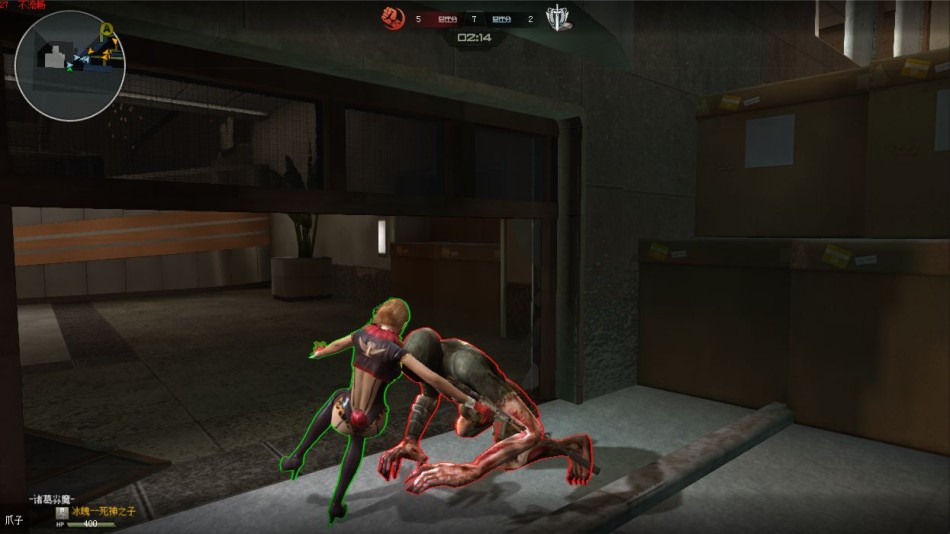
Task: Select the red fist team emblem
Action: [x=393, y=18]
